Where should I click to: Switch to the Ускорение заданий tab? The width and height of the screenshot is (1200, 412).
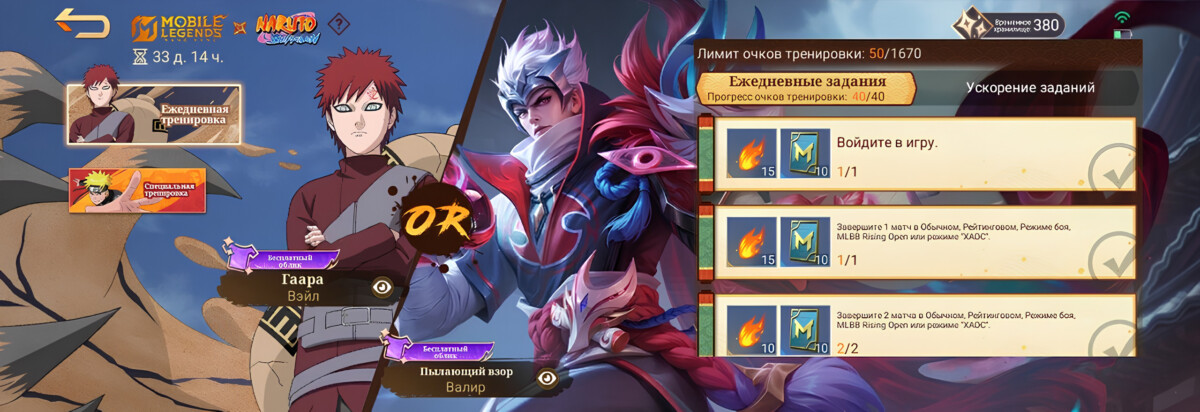1029,88
